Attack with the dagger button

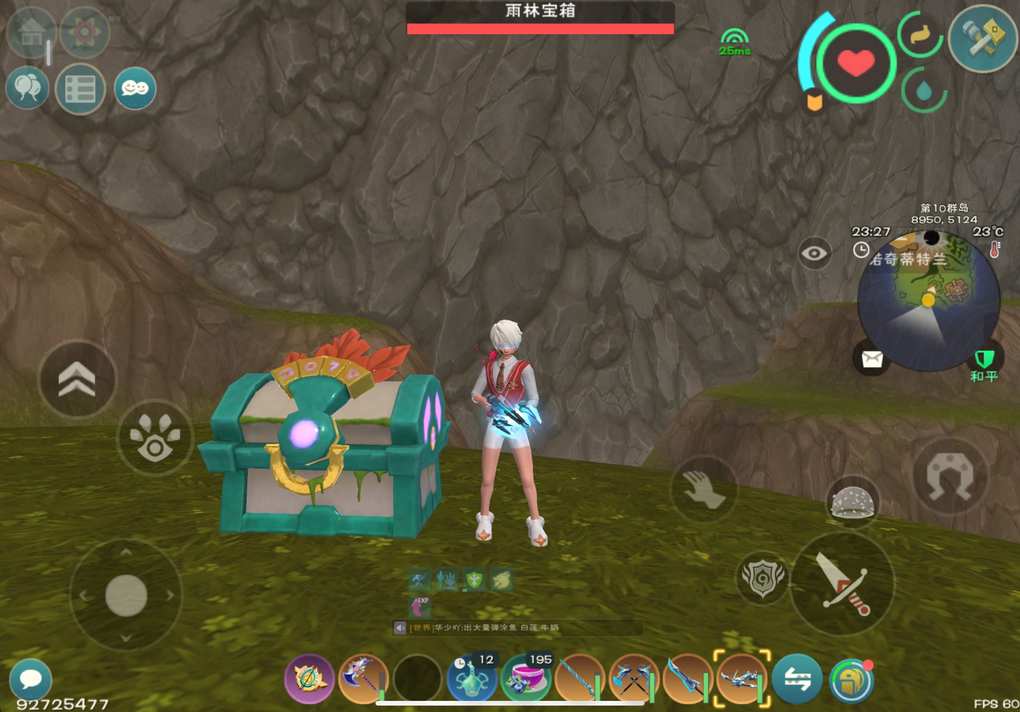coord(842,583)
